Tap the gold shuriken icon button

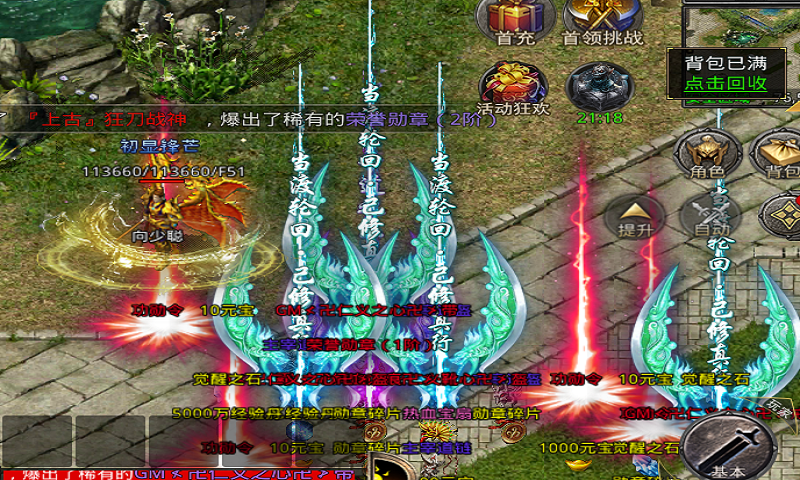click(780, 215)
